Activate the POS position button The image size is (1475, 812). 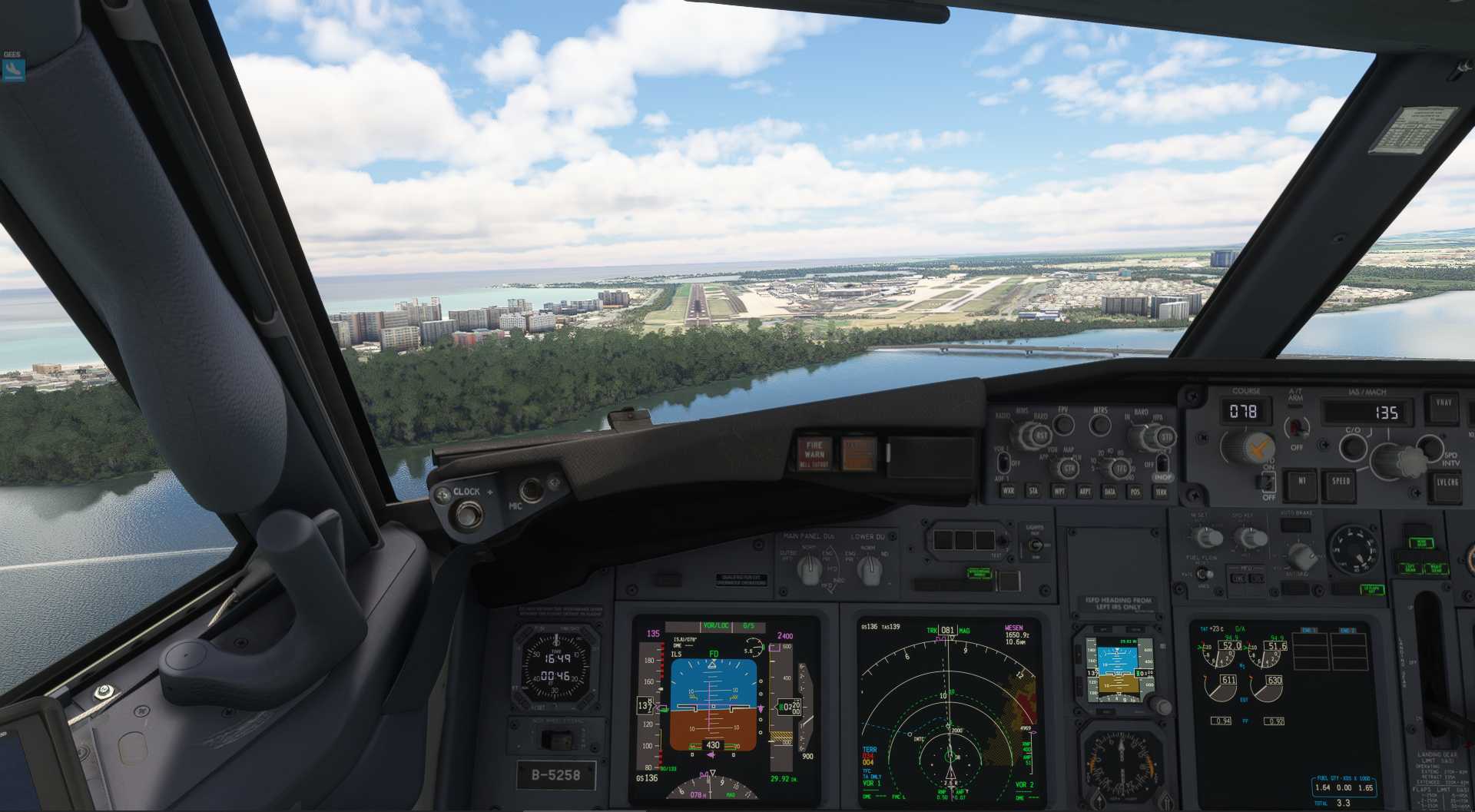click(x=1135, y=492)
